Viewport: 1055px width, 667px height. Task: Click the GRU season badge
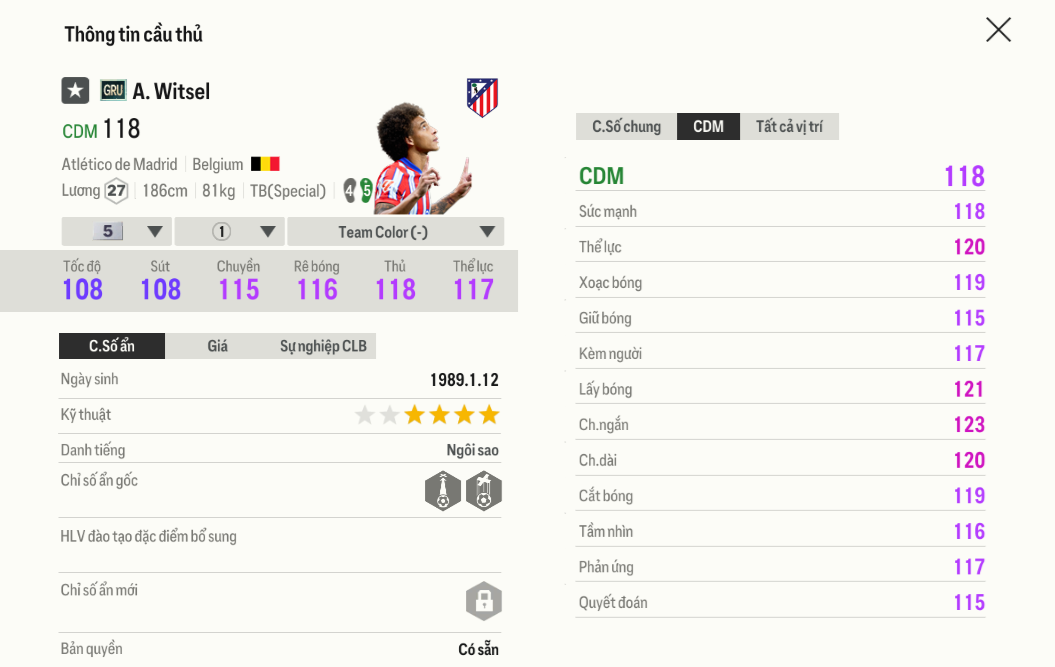[x=113, y=91]
